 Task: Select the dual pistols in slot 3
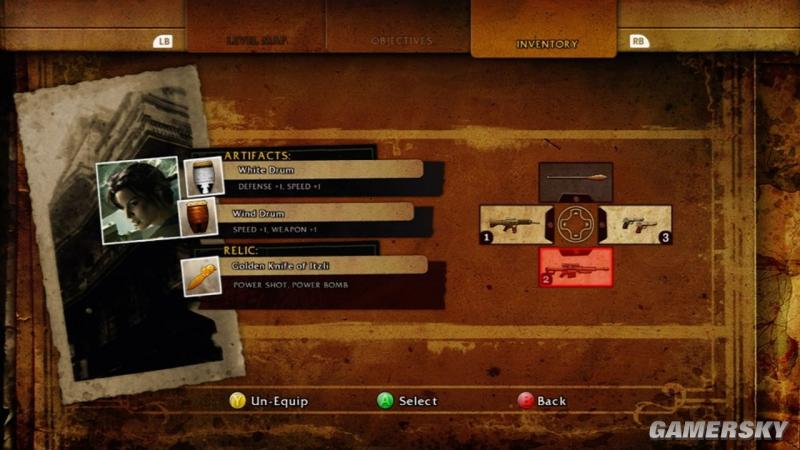[x=640, y=224]
